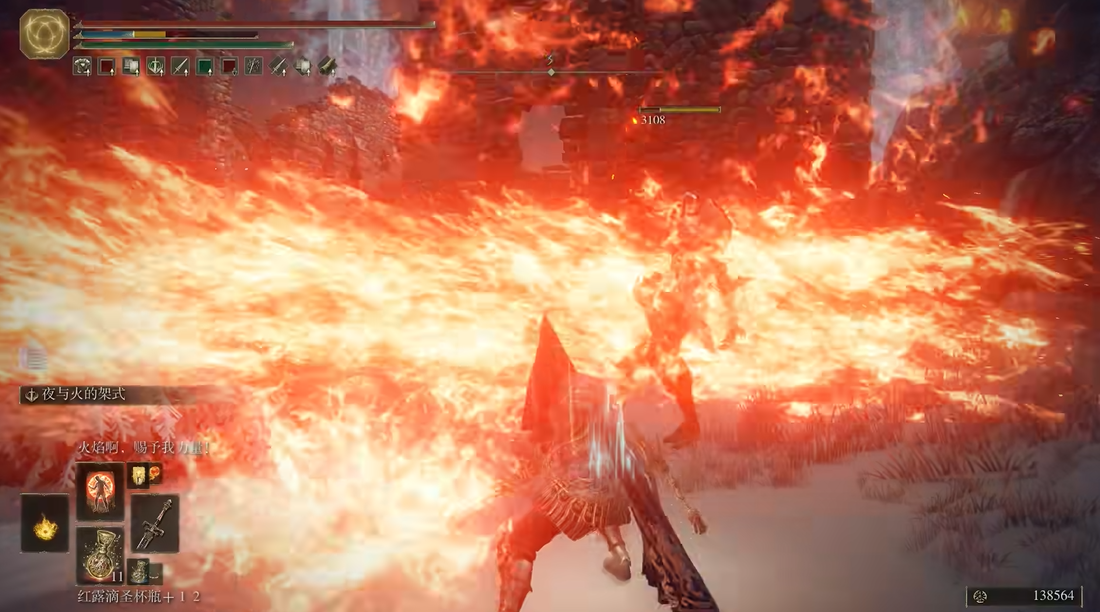
Task: Select the greatsword right-hand weapon slot
Action: point(154,523)
